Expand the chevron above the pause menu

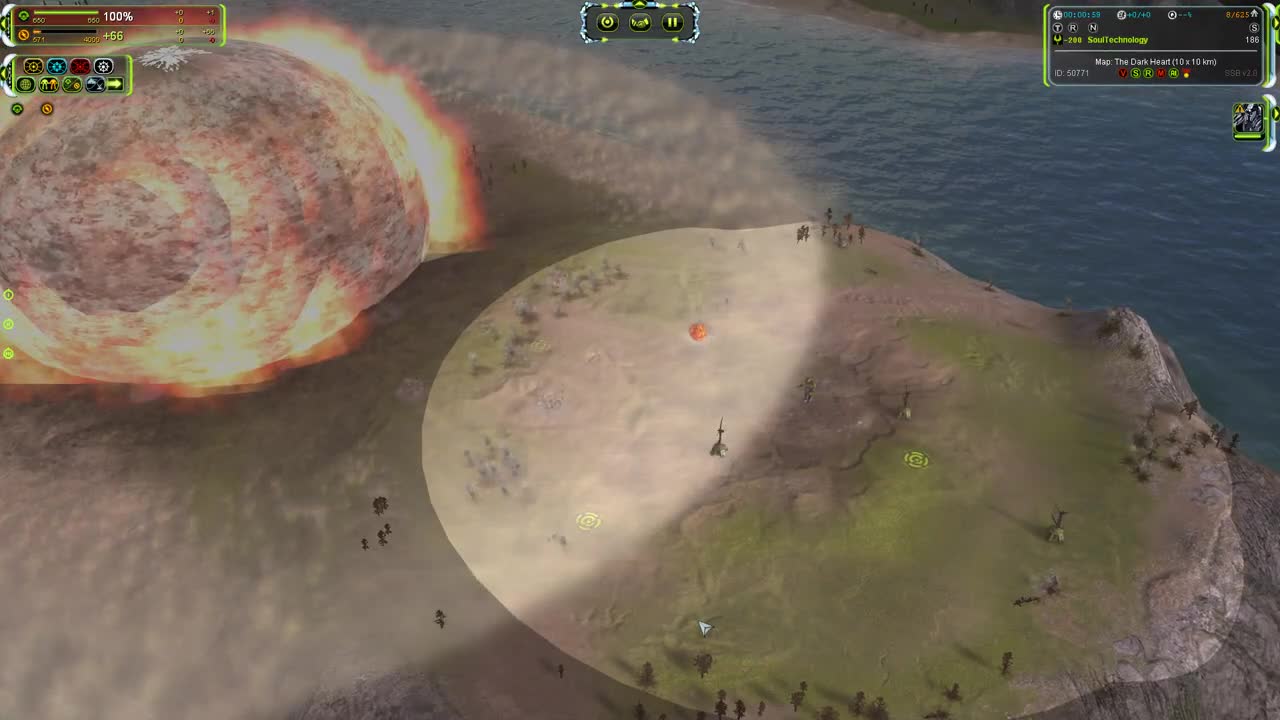click(x=639, y=5)
